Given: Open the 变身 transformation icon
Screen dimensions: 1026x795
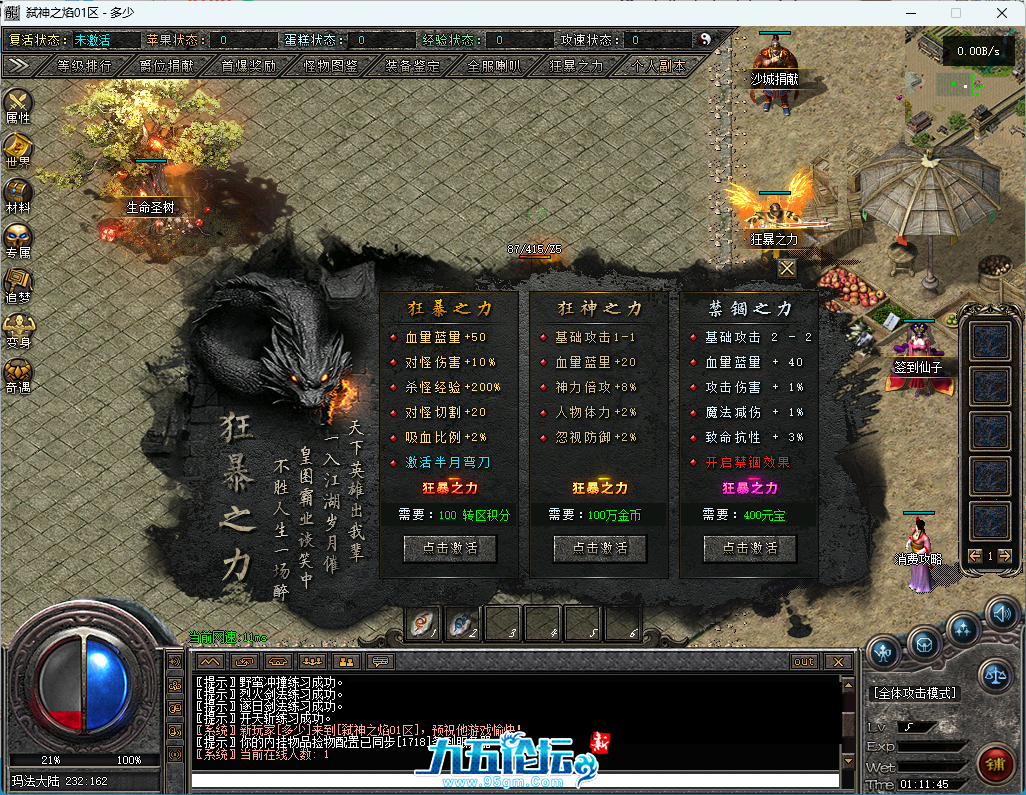Looking at the screenshot, I should pos(18,328).
